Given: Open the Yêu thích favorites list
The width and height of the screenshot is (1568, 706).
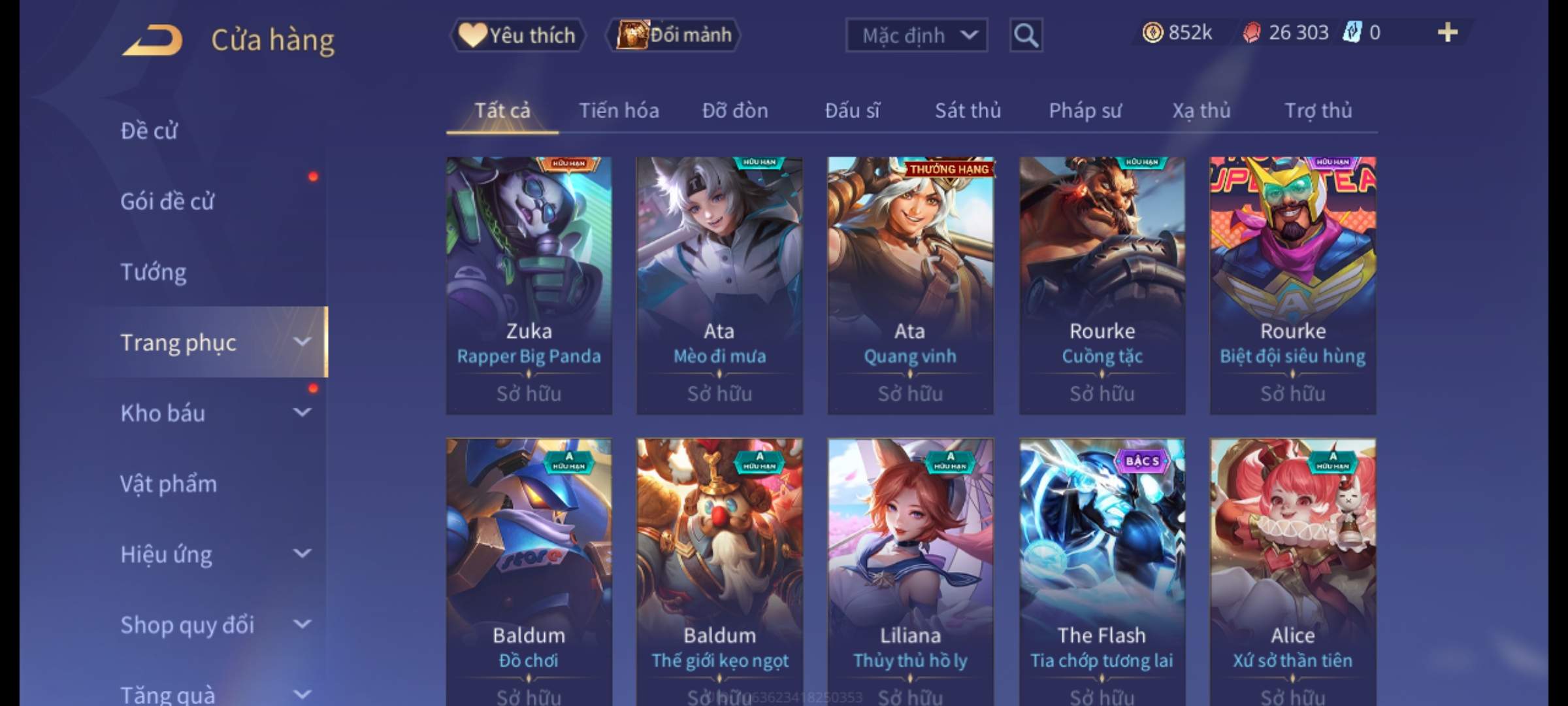Looking at the screenshot, I should point(518,35).
